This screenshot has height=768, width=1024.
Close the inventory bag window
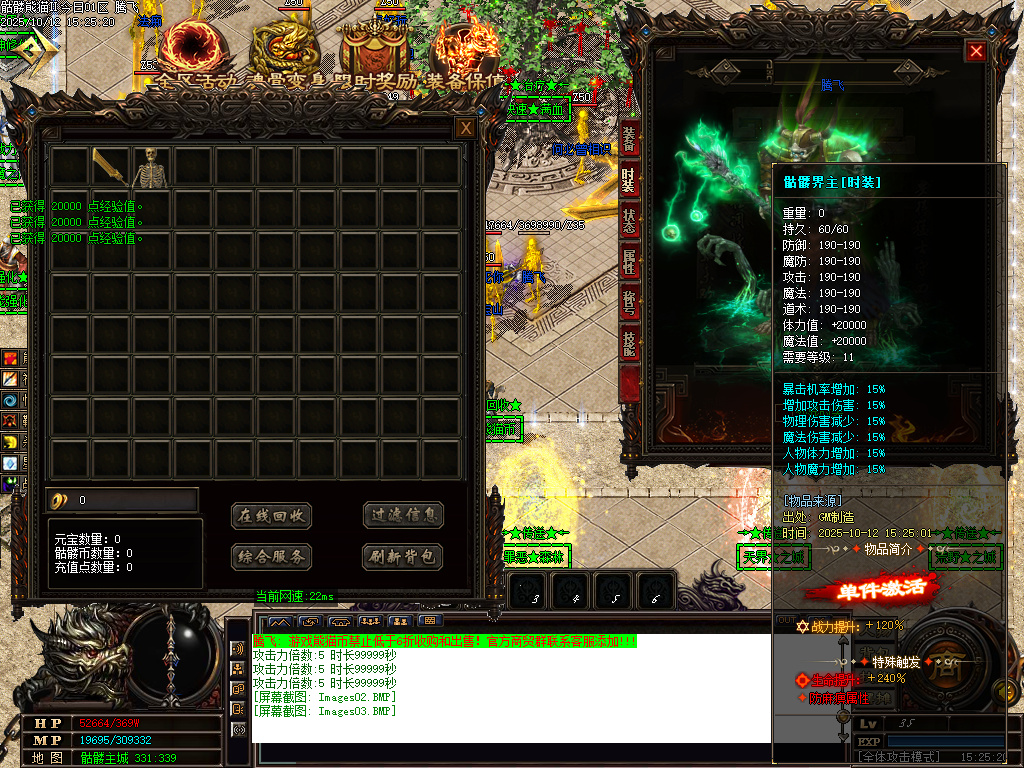465,128
